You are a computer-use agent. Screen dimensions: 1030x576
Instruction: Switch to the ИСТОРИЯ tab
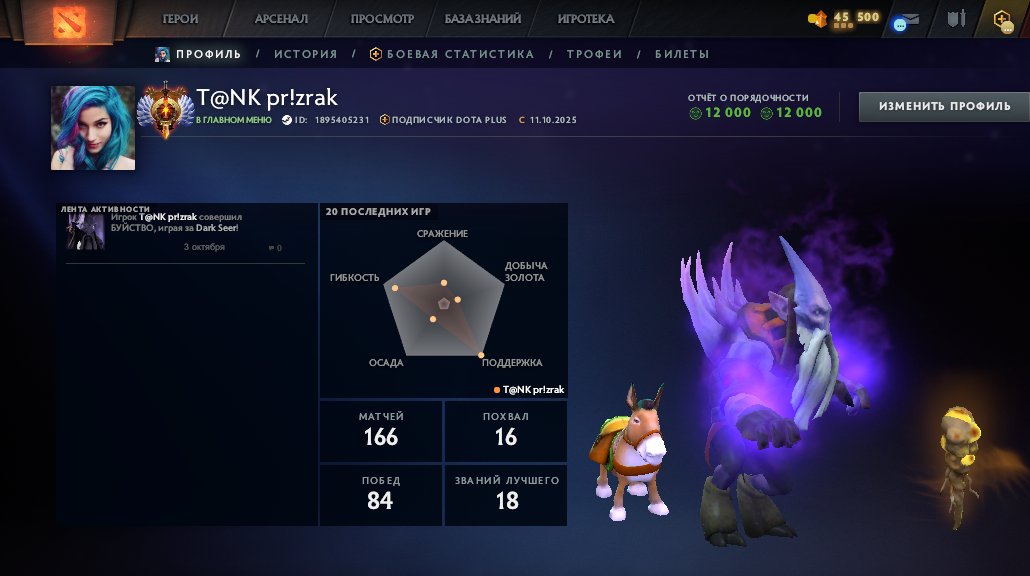[305, 54]
